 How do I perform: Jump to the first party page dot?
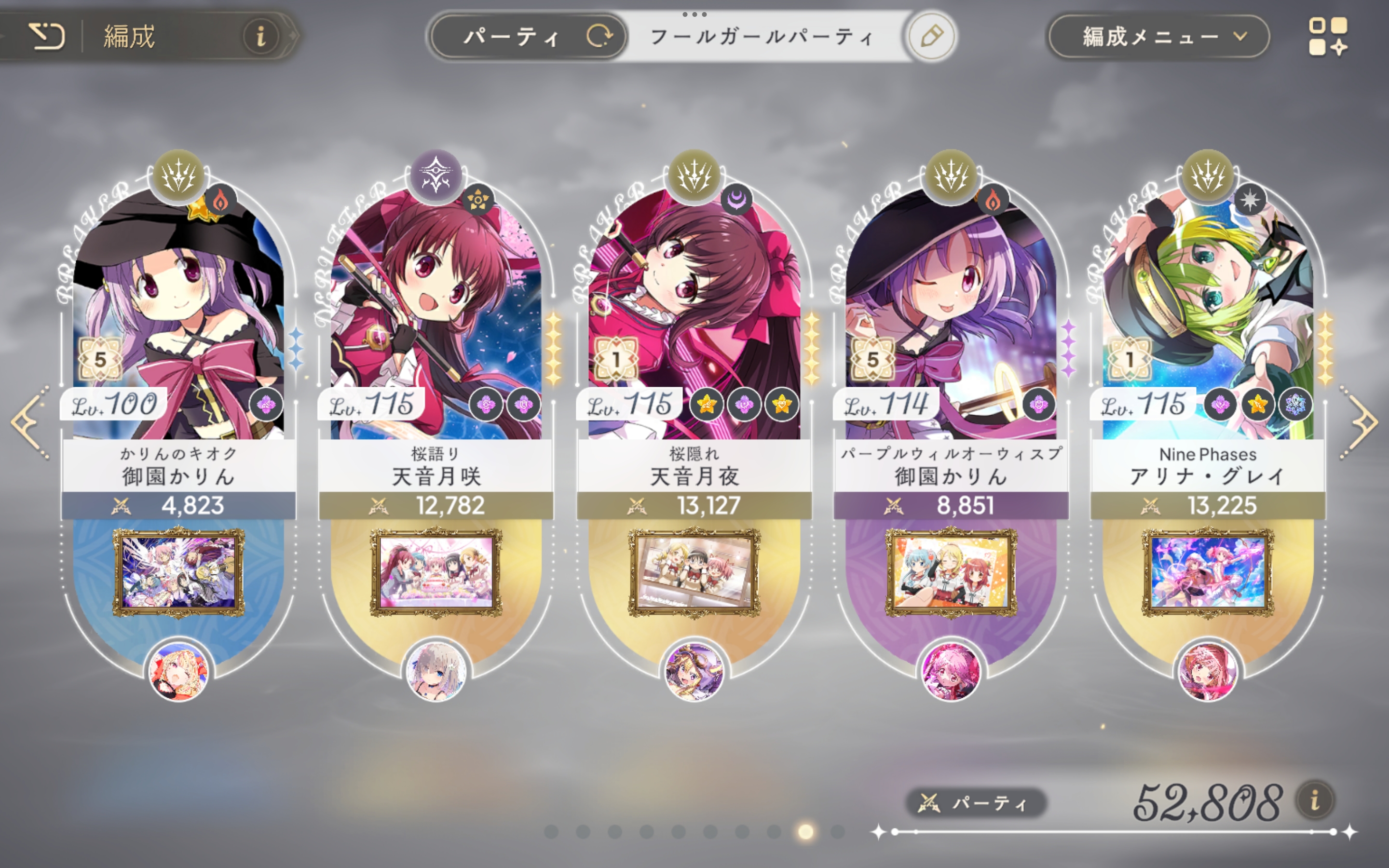(x=551, y=831)
